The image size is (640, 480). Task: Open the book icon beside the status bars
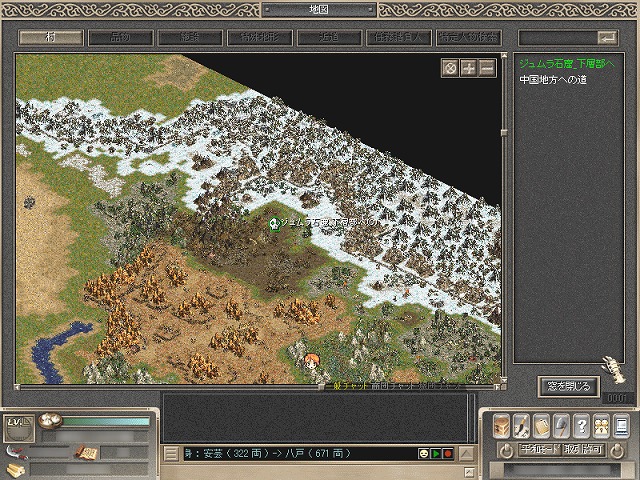coord(85,453)
